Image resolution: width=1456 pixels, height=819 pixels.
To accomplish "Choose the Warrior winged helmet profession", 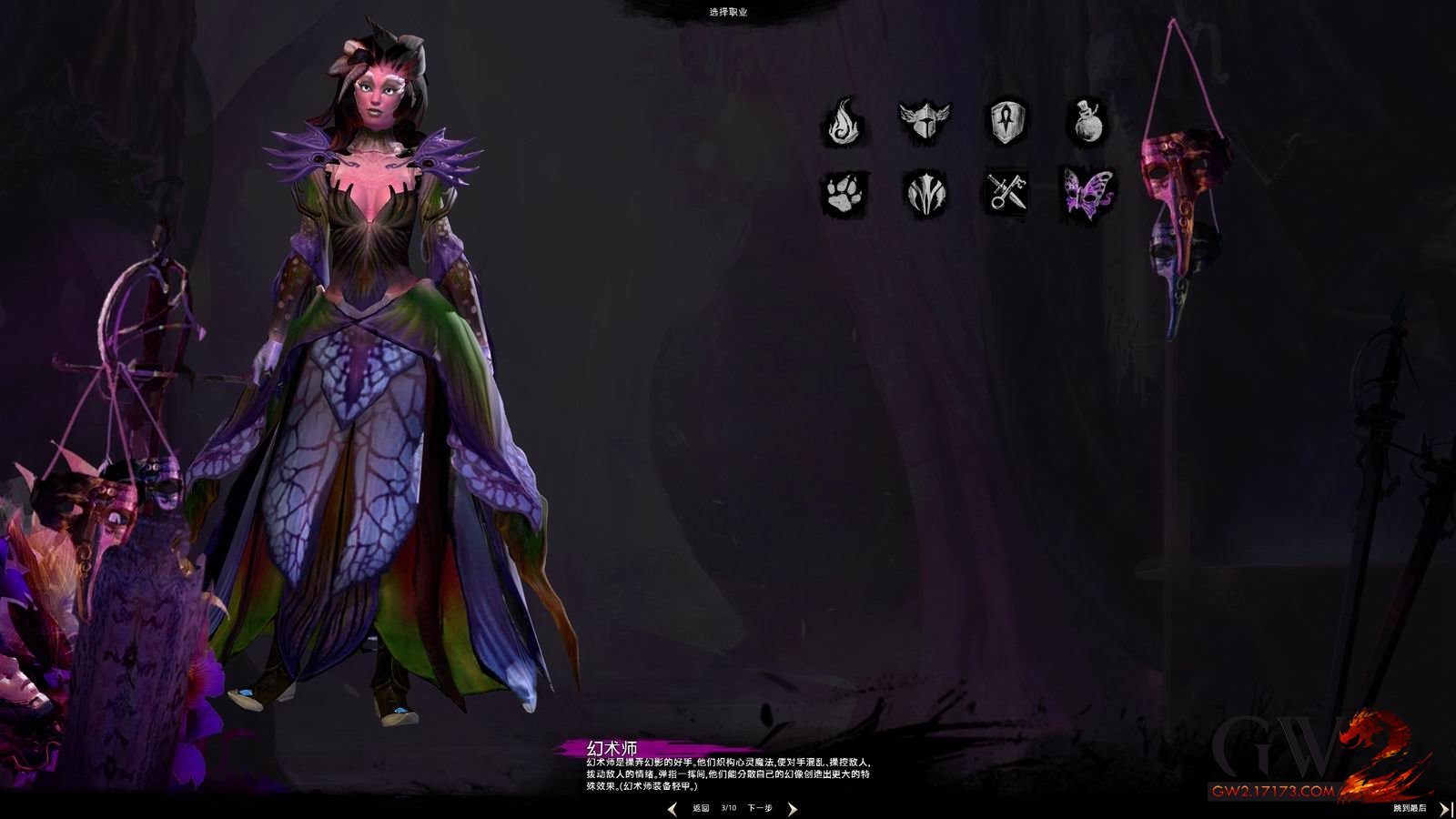I will 924,121.
